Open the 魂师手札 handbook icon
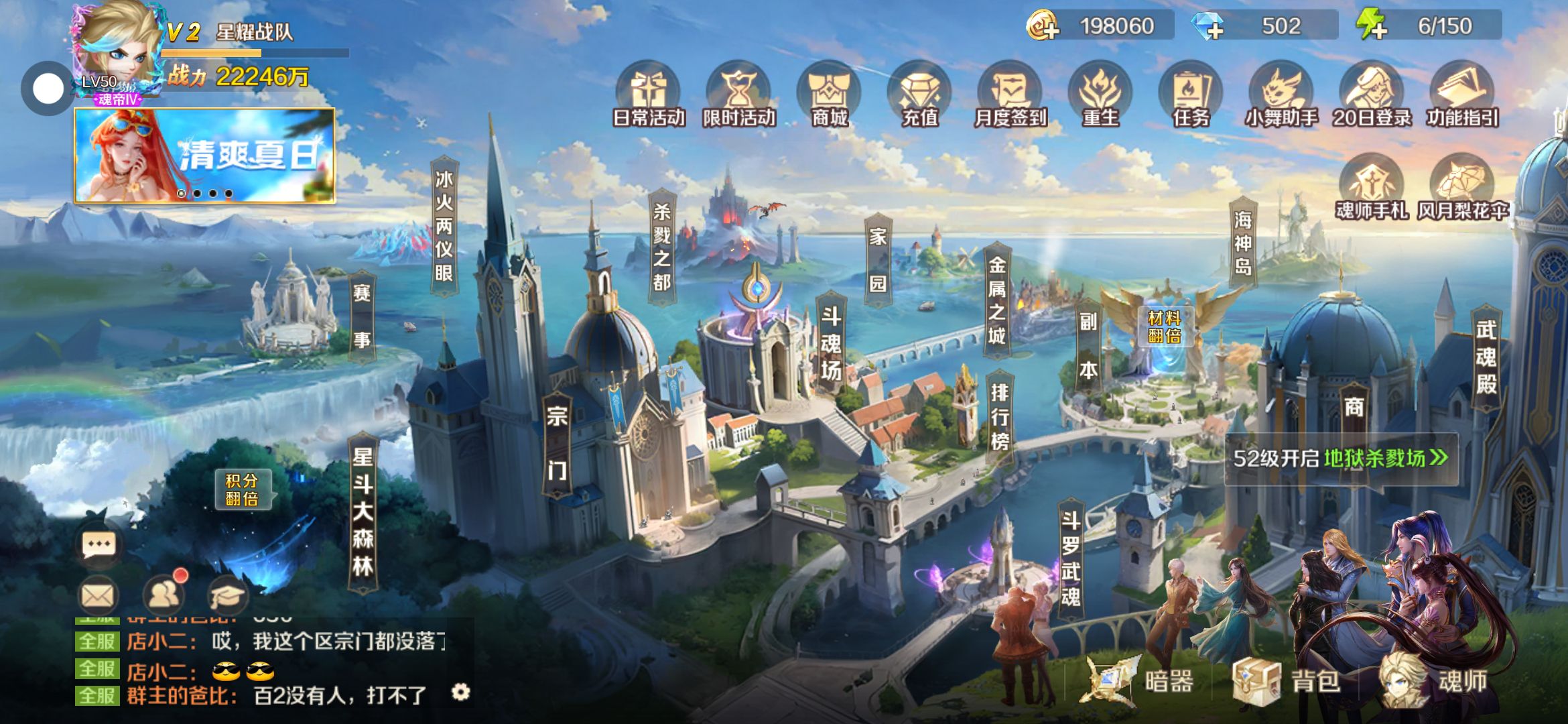 [1371, 188]
